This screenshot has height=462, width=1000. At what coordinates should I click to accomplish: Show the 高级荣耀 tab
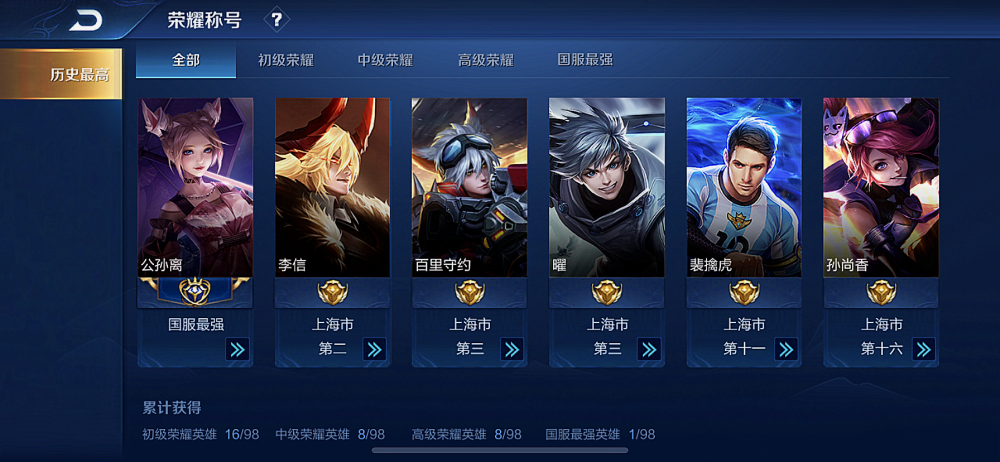486,60
